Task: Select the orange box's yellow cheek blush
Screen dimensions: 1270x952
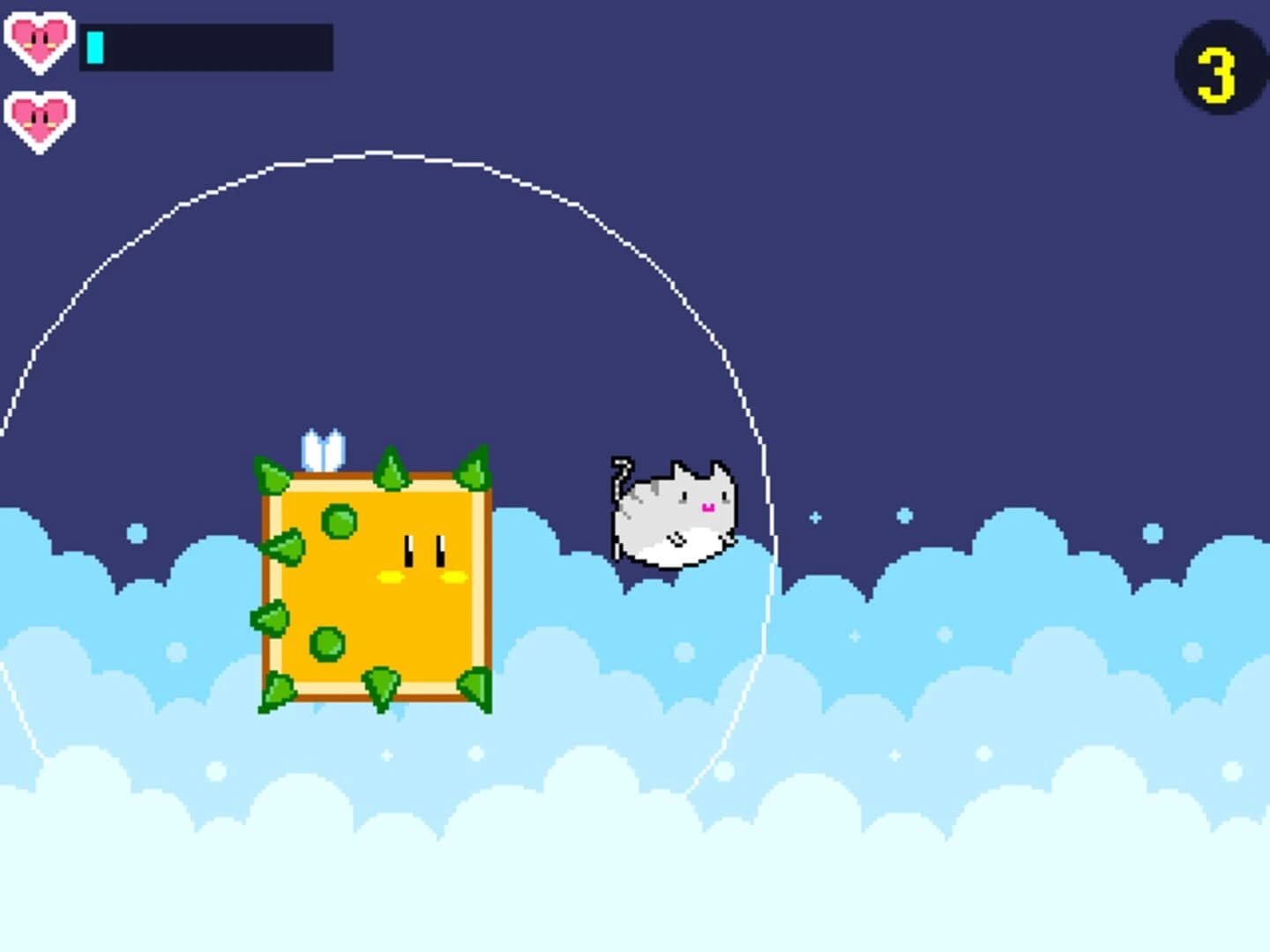Action: click(389, 577)
